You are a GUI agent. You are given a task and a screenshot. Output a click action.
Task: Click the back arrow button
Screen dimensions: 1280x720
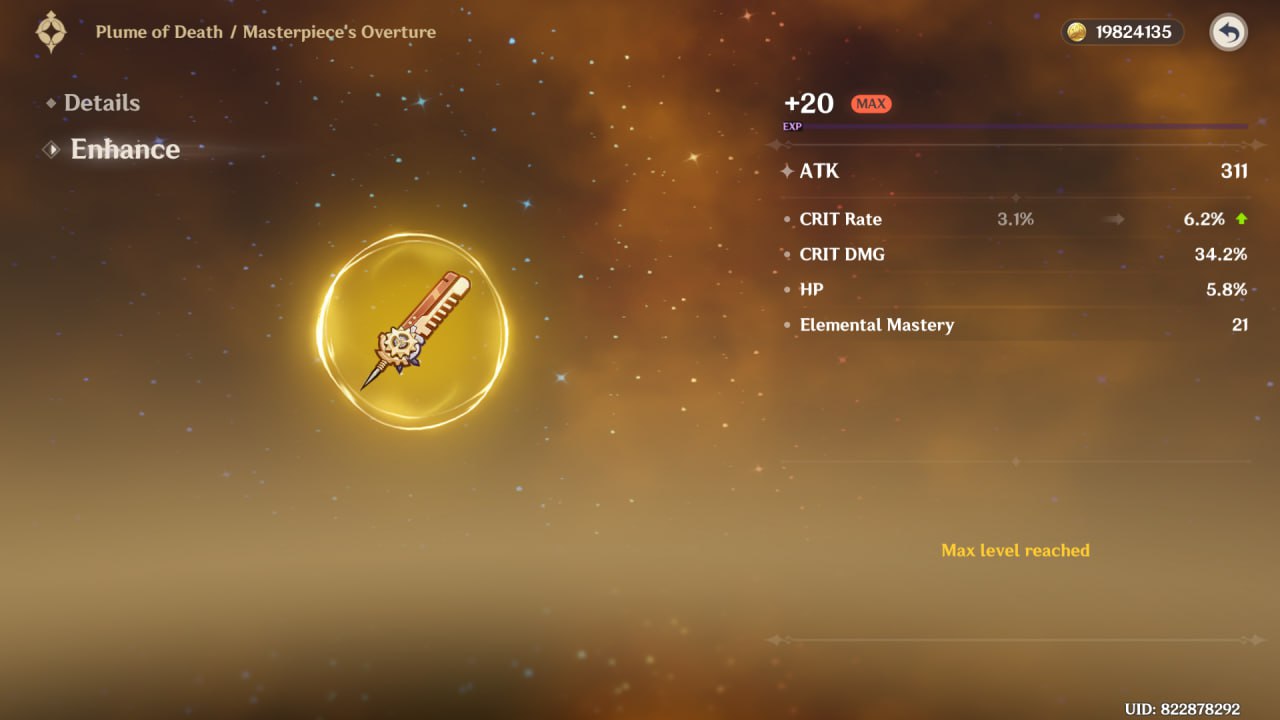[x=1228, y=33]
